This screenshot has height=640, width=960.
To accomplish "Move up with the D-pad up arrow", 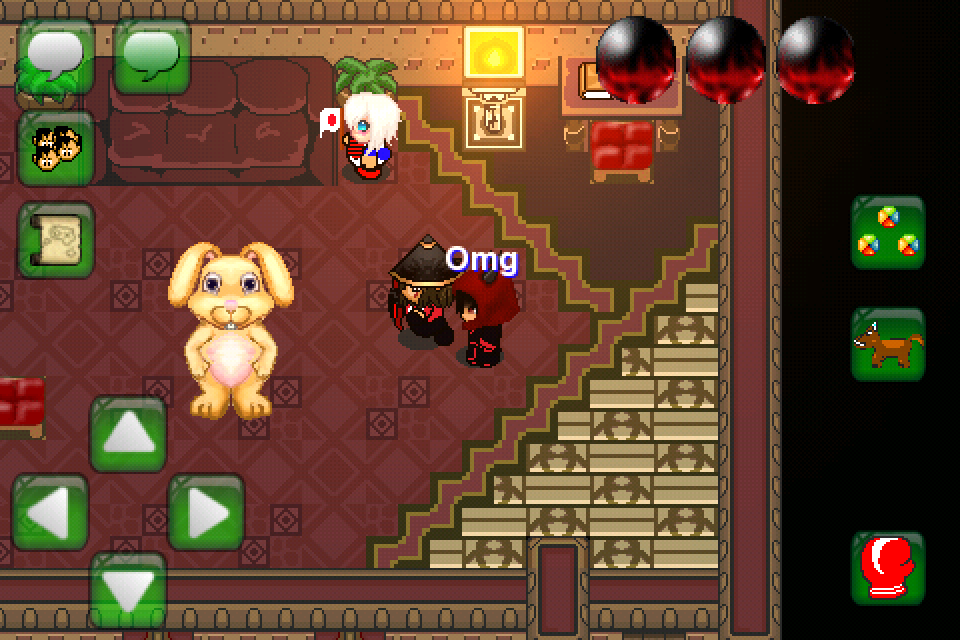I will coord(128,434).
